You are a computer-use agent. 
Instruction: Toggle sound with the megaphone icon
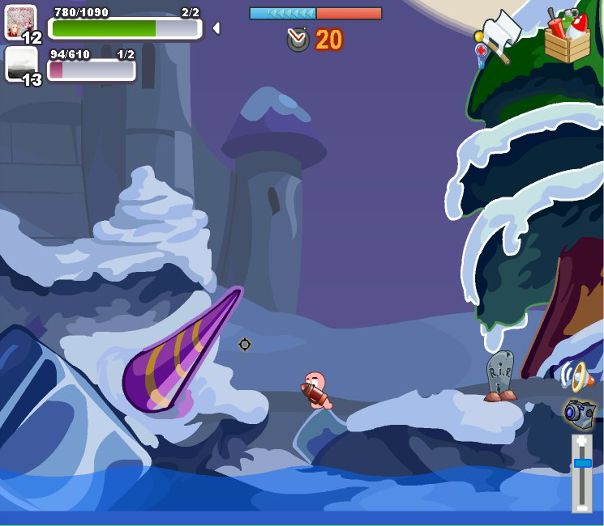(577, 375)
